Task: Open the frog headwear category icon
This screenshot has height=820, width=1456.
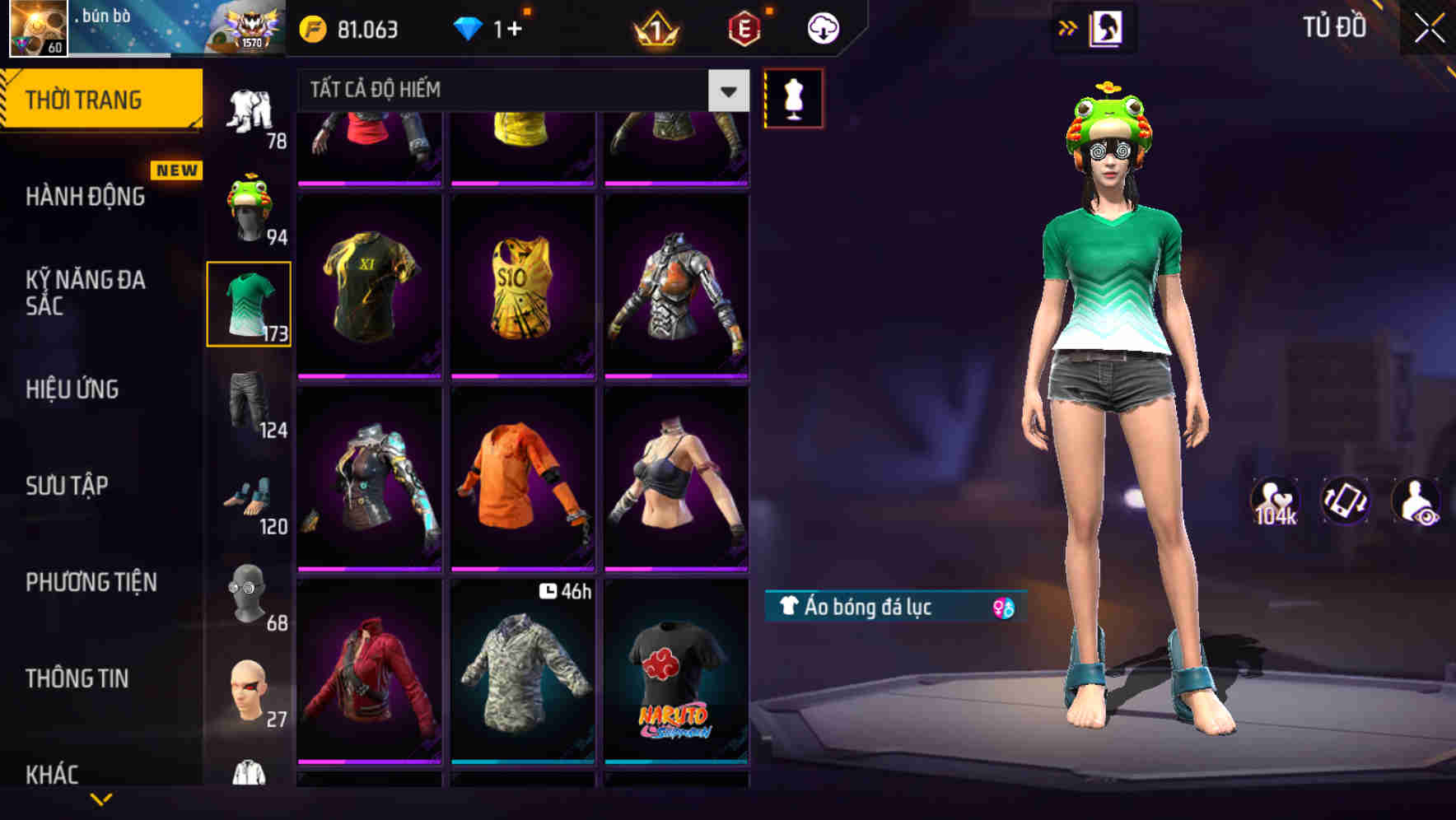Action: tap(249, 207)
